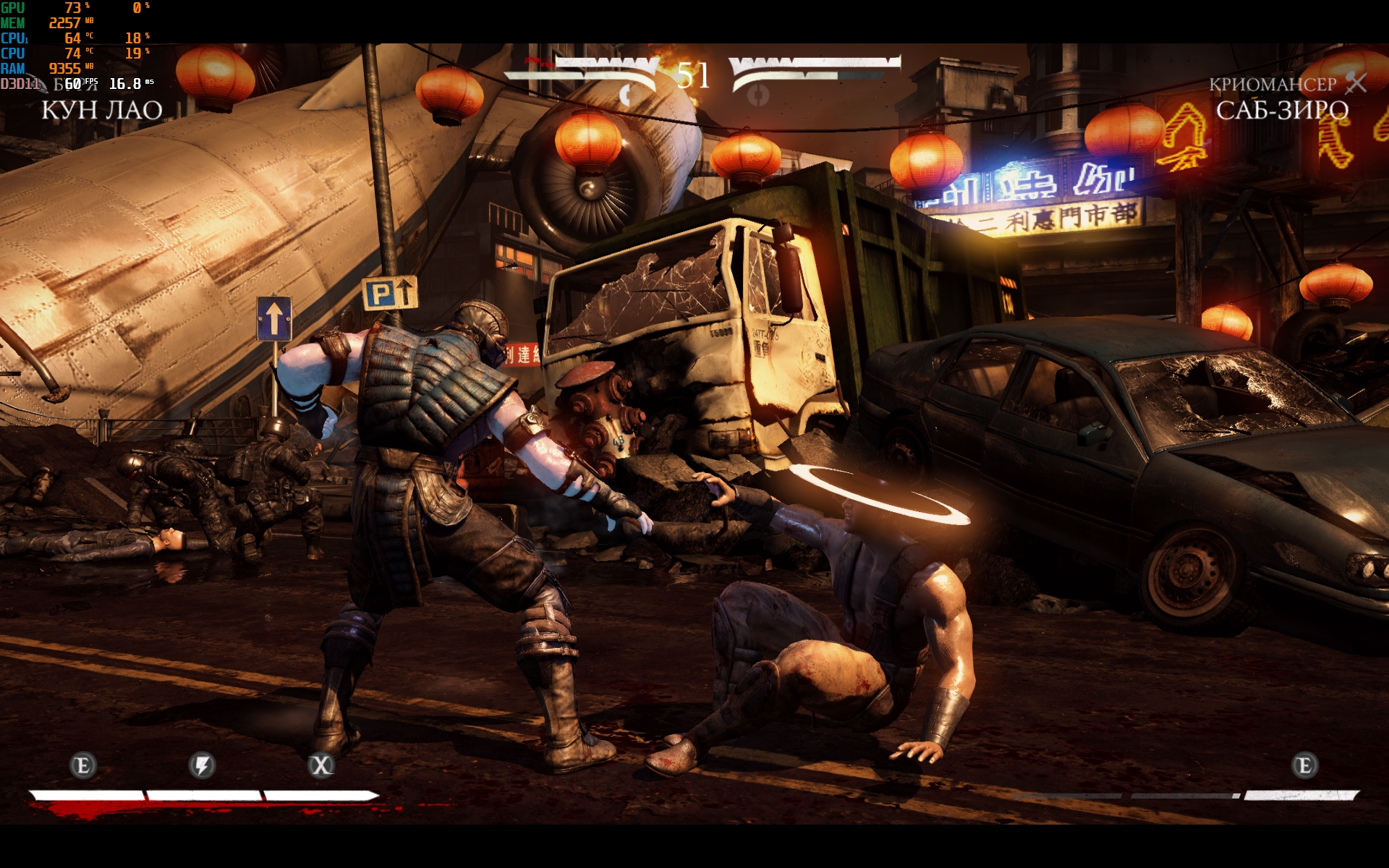The height and width of the screenshot is (868, 1389).
Task: Click the Cryomancer variation emblem
Action: coord(1356,84)
